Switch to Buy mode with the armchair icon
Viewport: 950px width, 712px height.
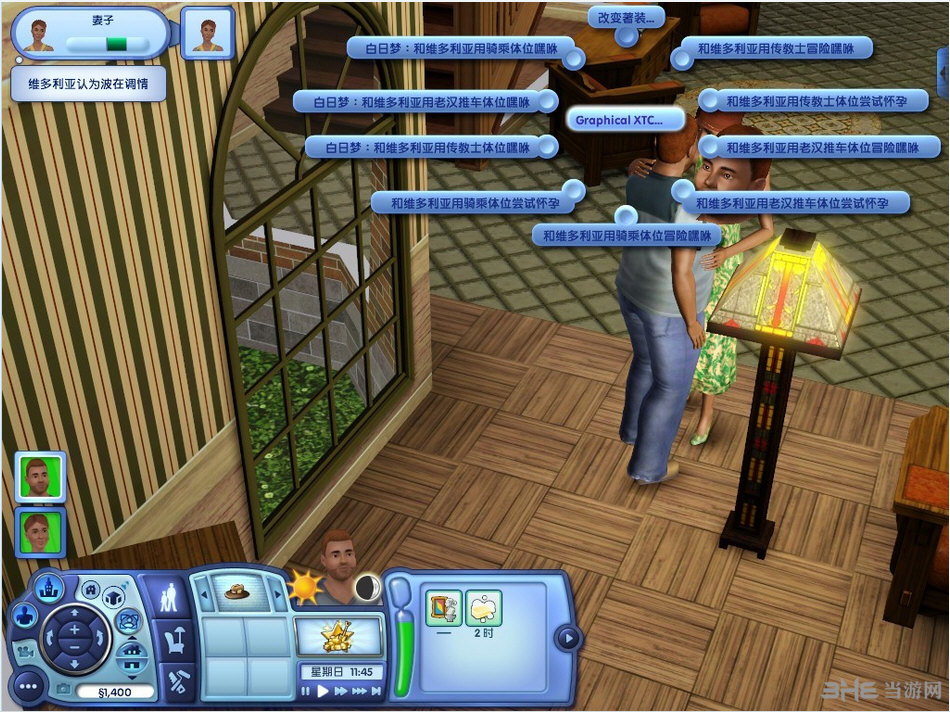[x=176, y=641]
